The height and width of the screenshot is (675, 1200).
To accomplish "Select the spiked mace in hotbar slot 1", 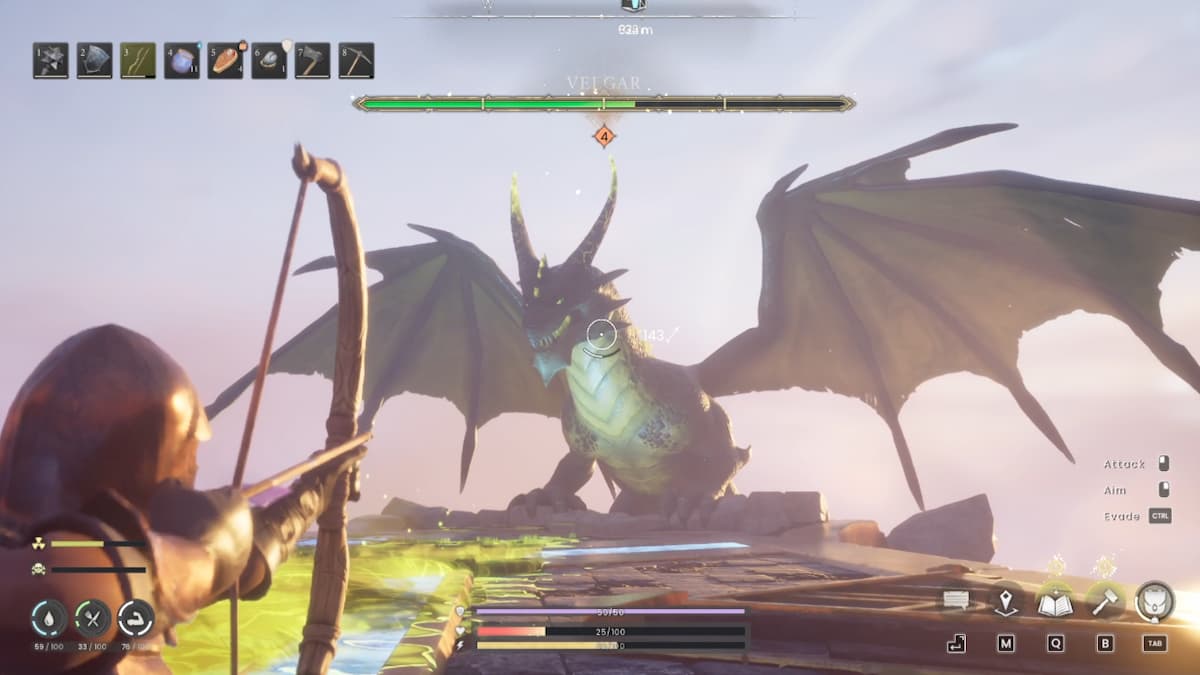I will 51,61.
